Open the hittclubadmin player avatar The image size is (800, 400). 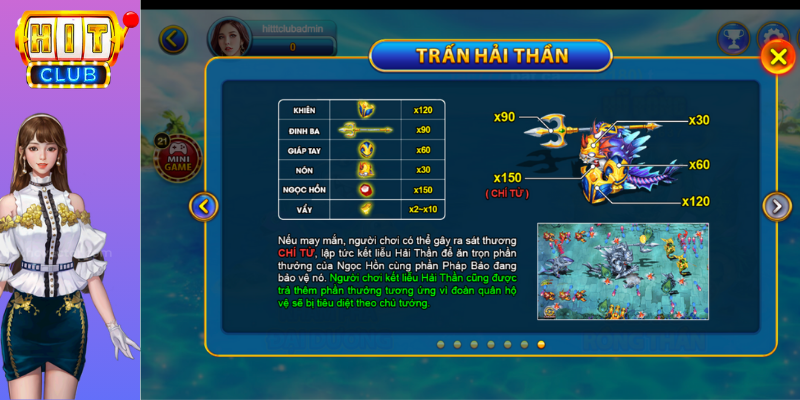tap(229, 38)
